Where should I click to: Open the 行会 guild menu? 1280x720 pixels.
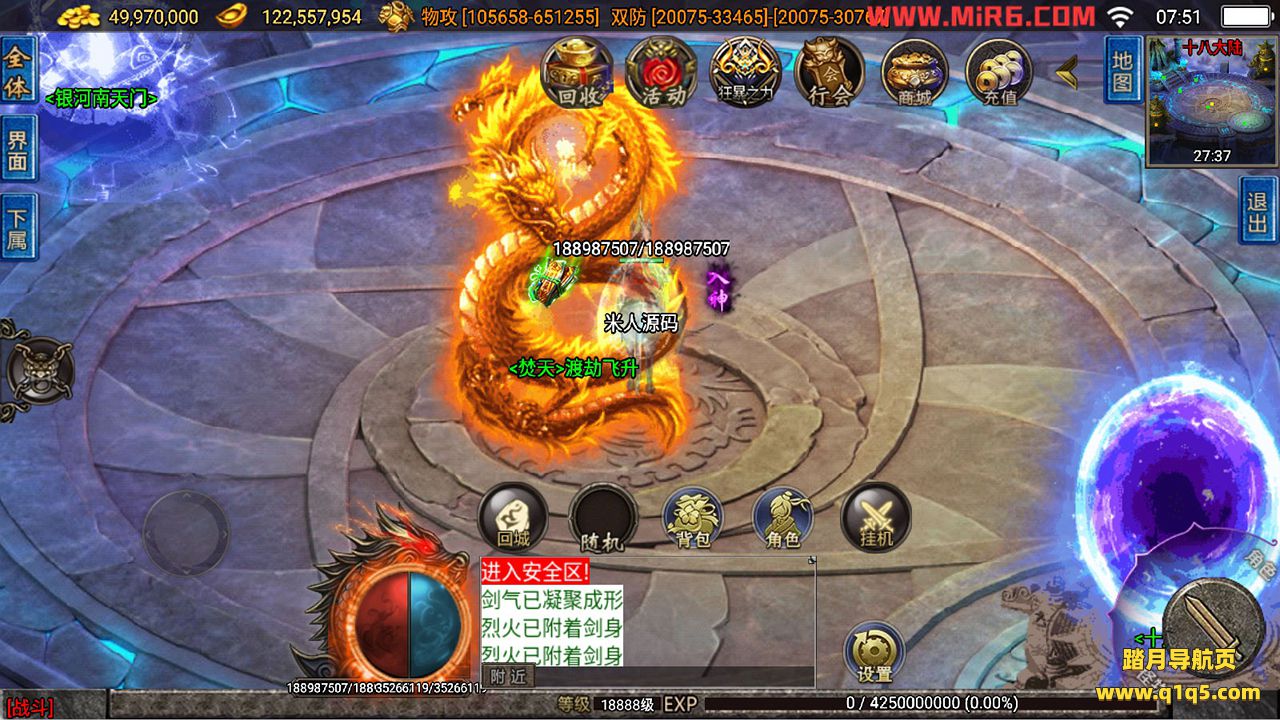[829, 72]
